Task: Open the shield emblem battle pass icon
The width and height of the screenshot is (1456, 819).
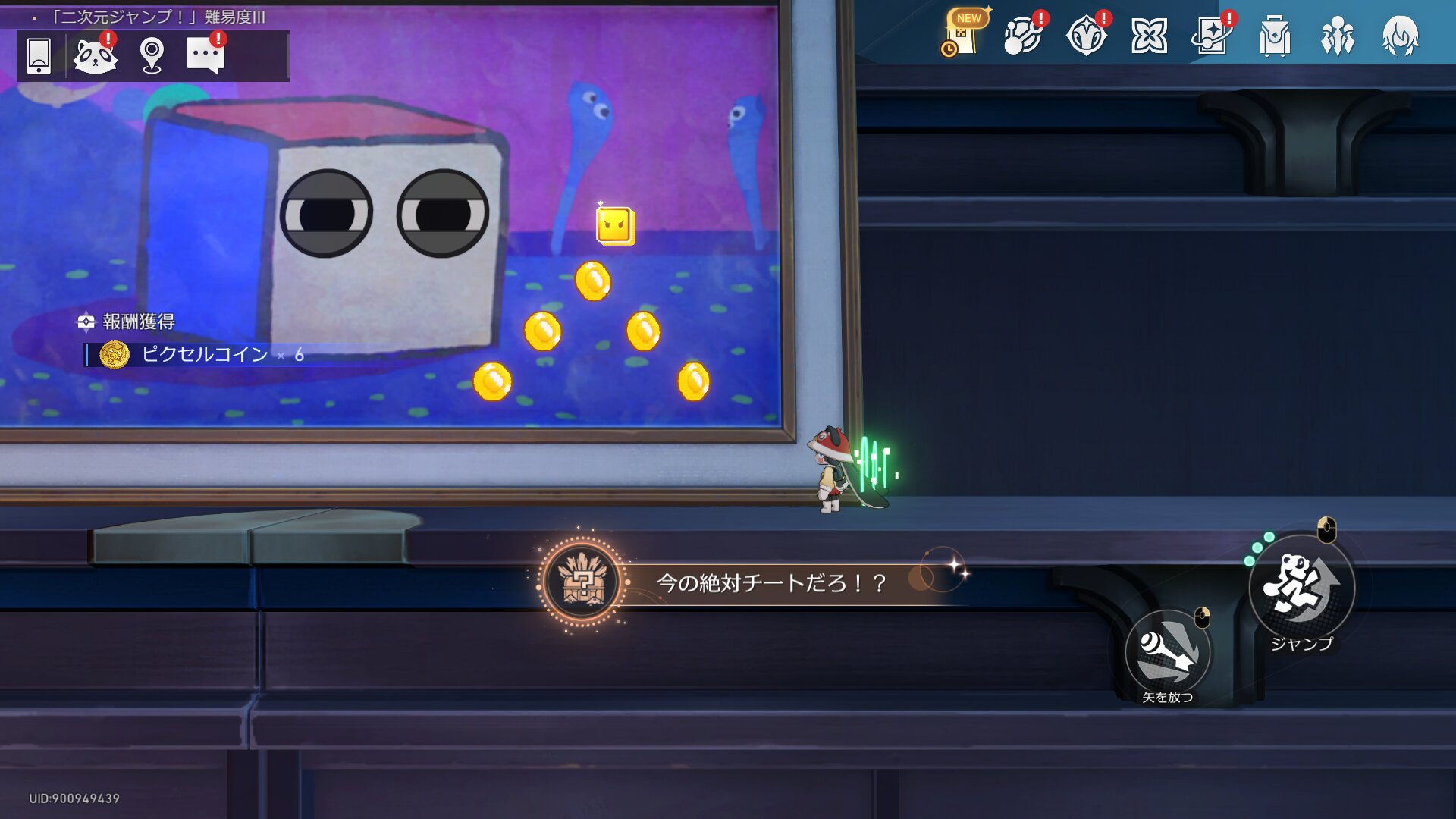Action: coord(1086,35)
